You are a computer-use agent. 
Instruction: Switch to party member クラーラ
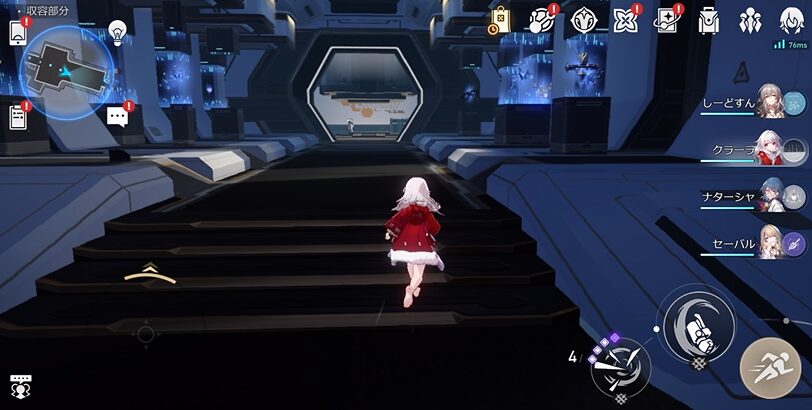(x=770, y=149)
